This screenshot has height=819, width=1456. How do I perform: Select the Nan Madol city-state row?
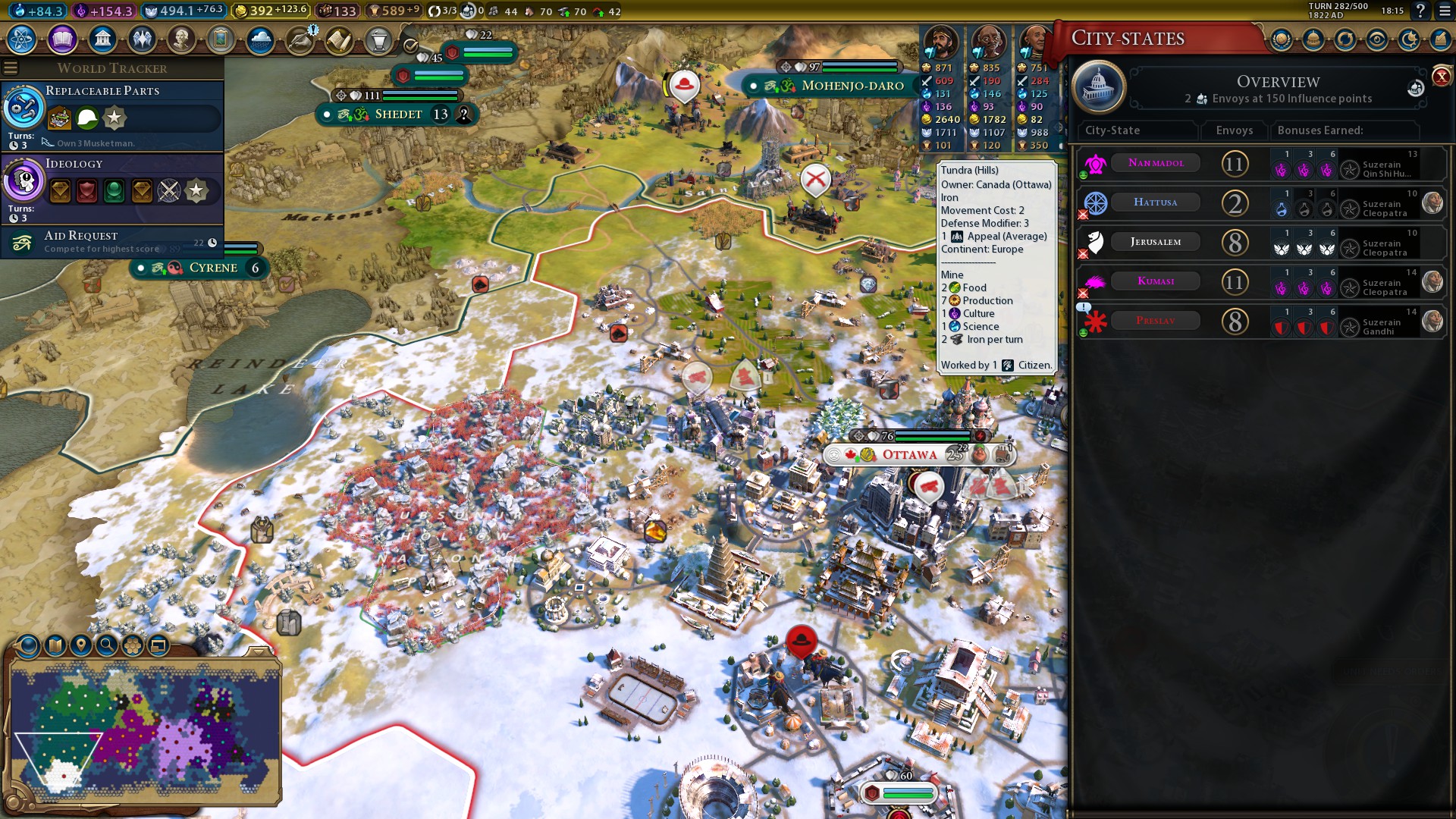pos(1156,163)
